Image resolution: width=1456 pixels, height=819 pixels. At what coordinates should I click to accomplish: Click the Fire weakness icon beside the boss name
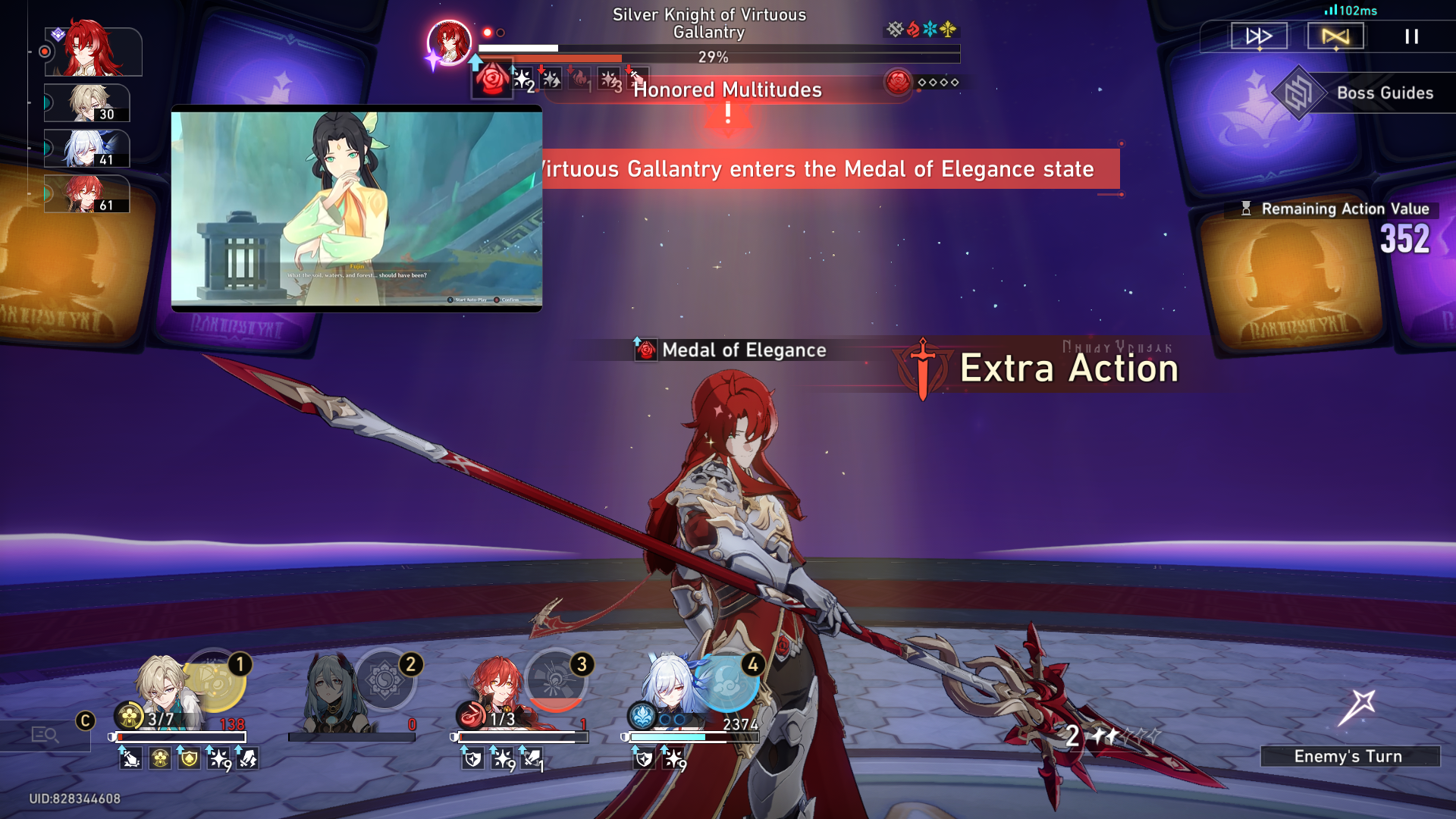click(912, 30)
